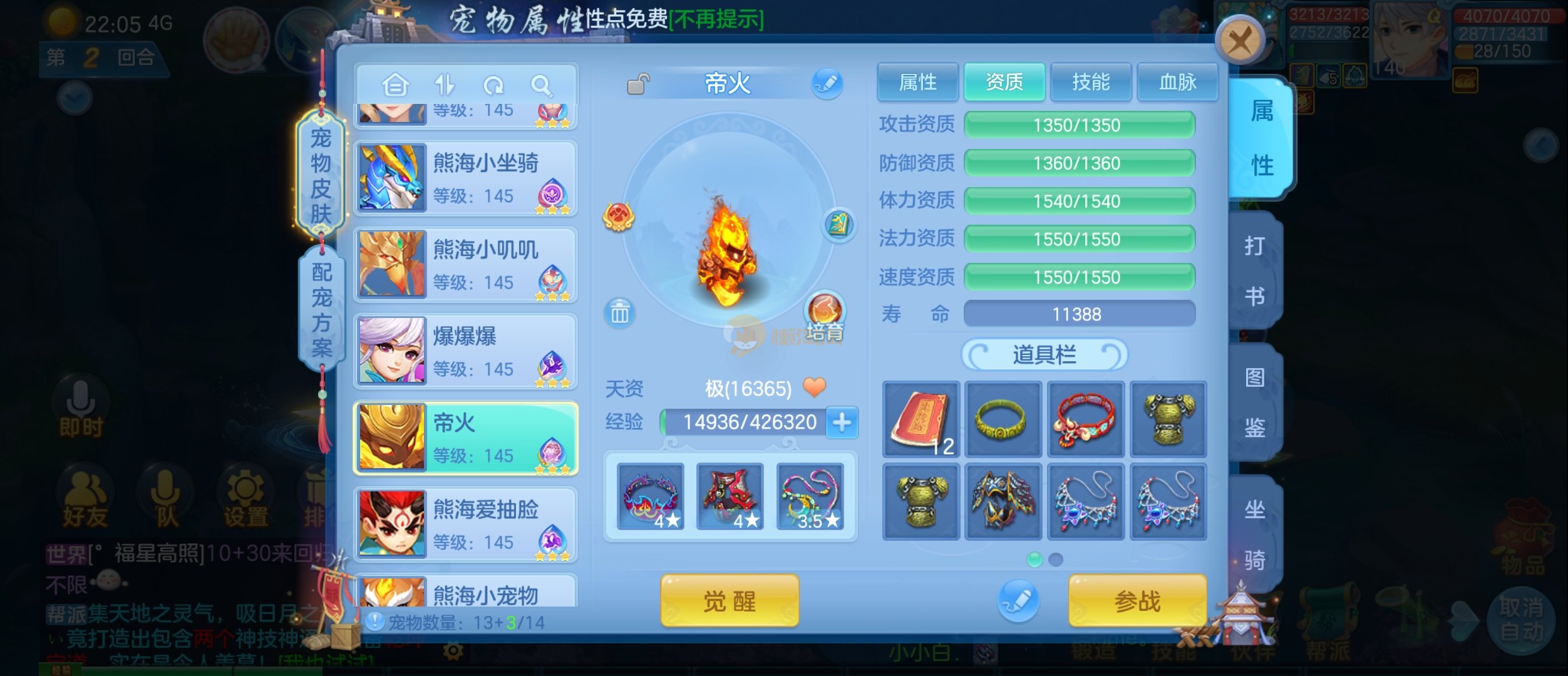Image resolution: width=1568 pixels, height=676 pixels.
Task: Show the 血脉 bloodline tab
Action: click(x=1177, y=82)
